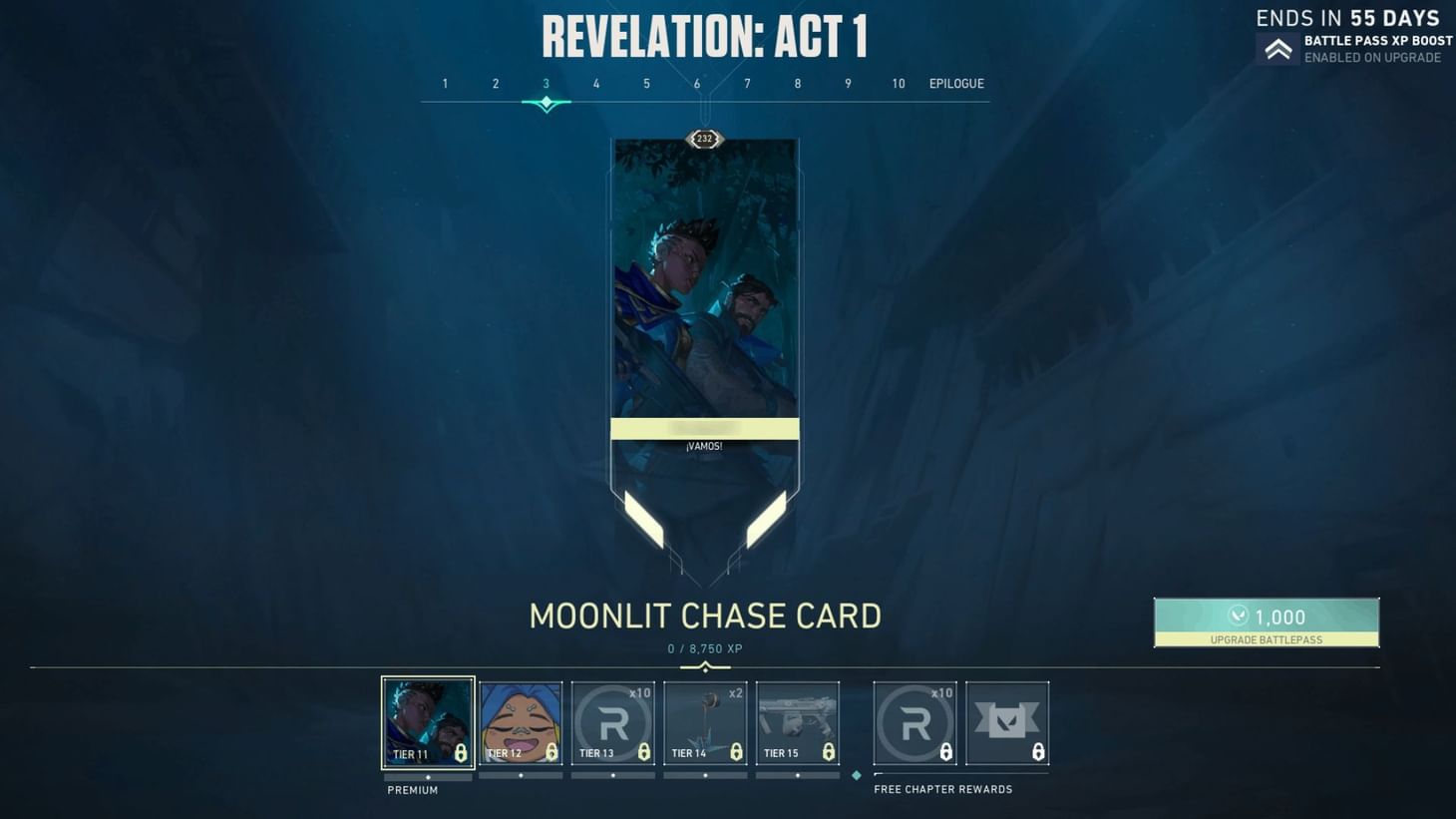This screenshot has width=1456, height=819.
Task: Click the 0 / 8,750 XP progress bar
Action: pos(705,648)
